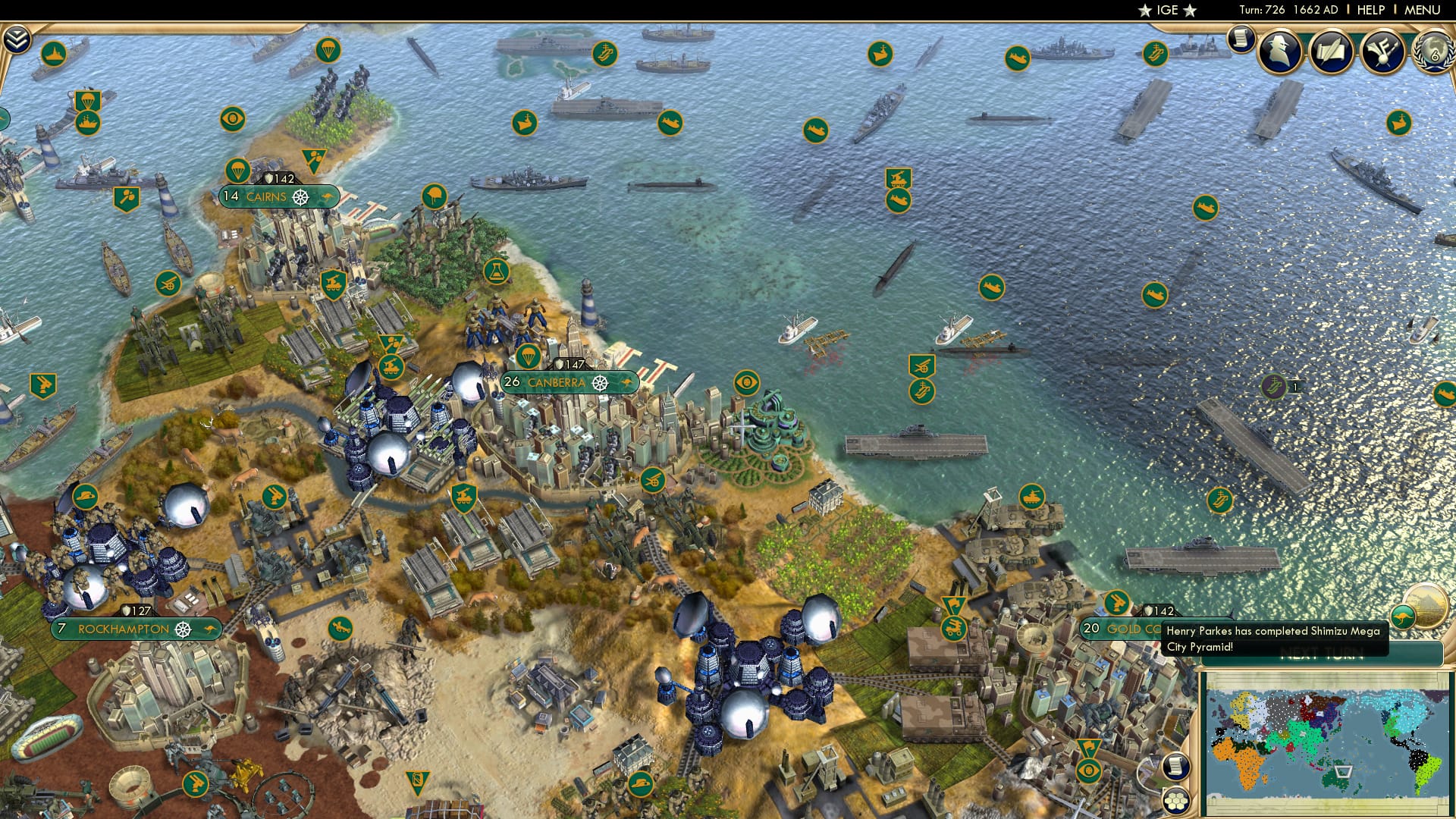
Task: Toggle the hex grid strategic view icon
Action: point(1175,800)
